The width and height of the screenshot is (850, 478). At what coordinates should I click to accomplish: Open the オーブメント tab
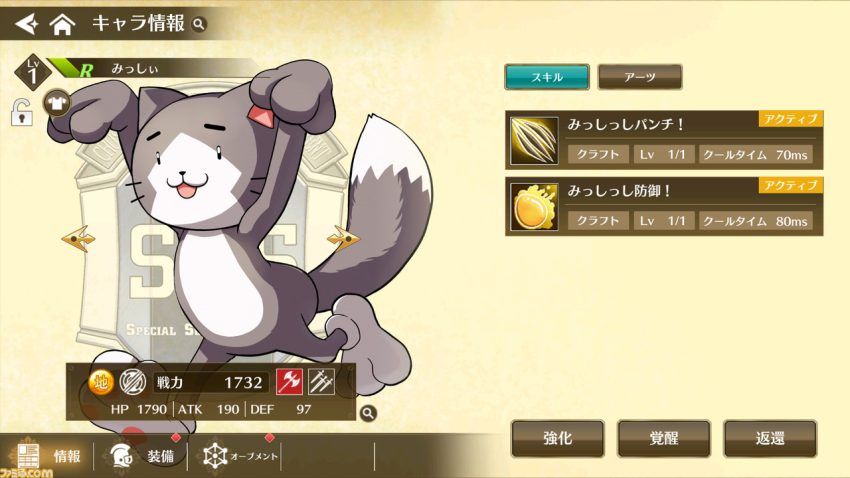pyautogui.click(x=240, y=456)
